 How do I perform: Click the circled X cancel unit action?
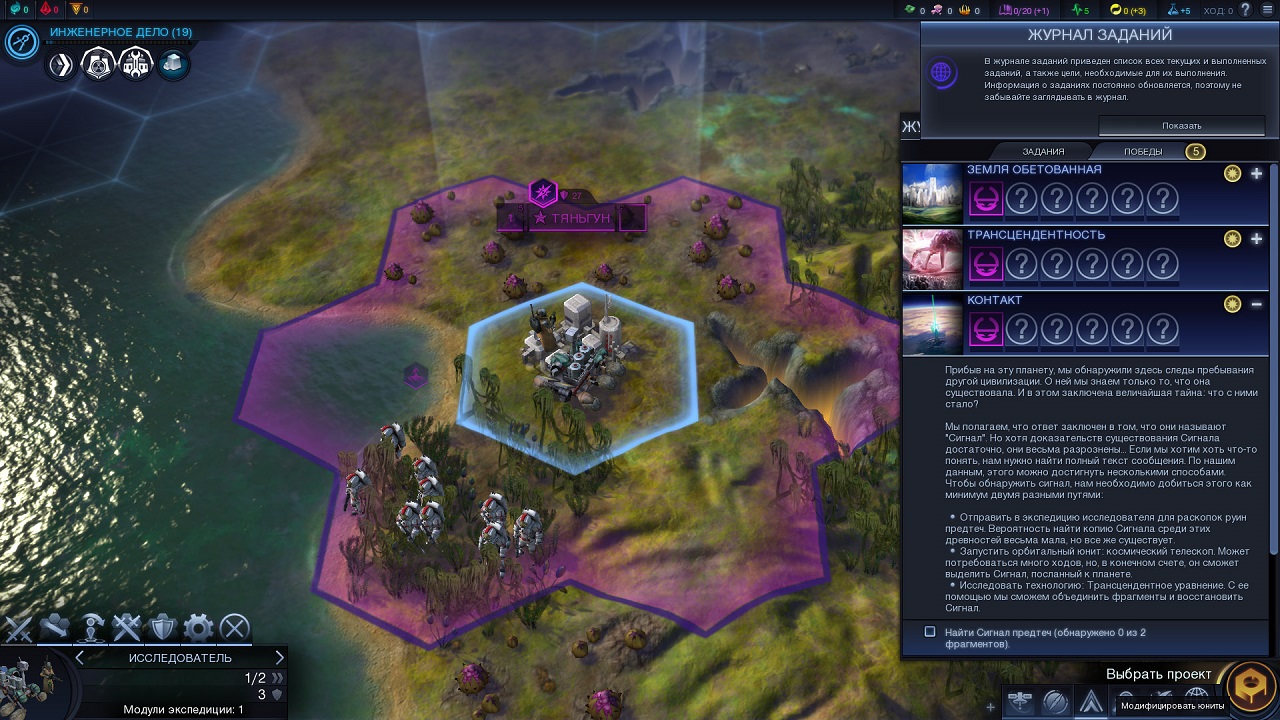tap(234, 628)
